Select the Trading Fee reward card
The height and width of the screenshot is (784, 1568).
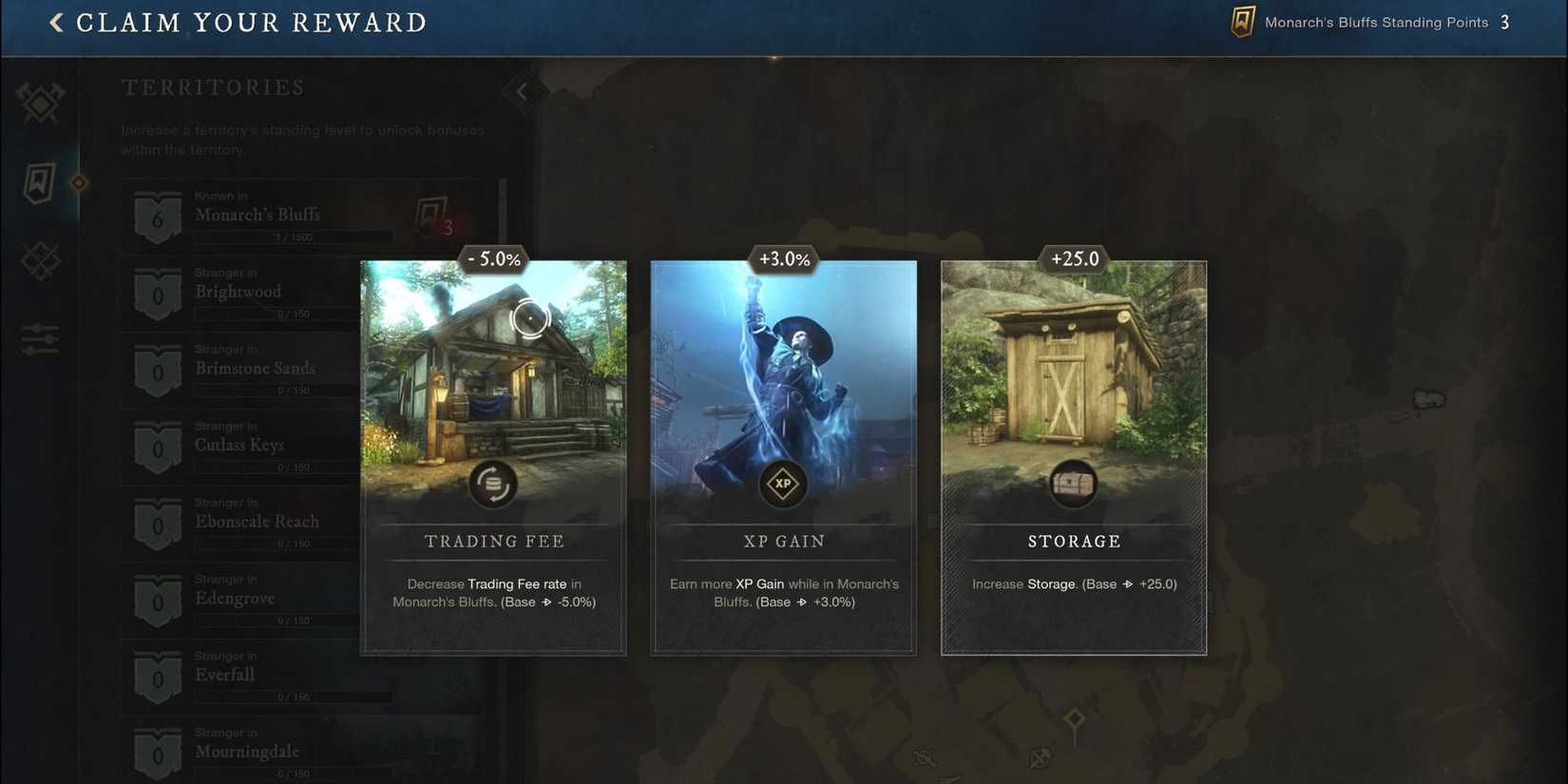coord(492,456)
